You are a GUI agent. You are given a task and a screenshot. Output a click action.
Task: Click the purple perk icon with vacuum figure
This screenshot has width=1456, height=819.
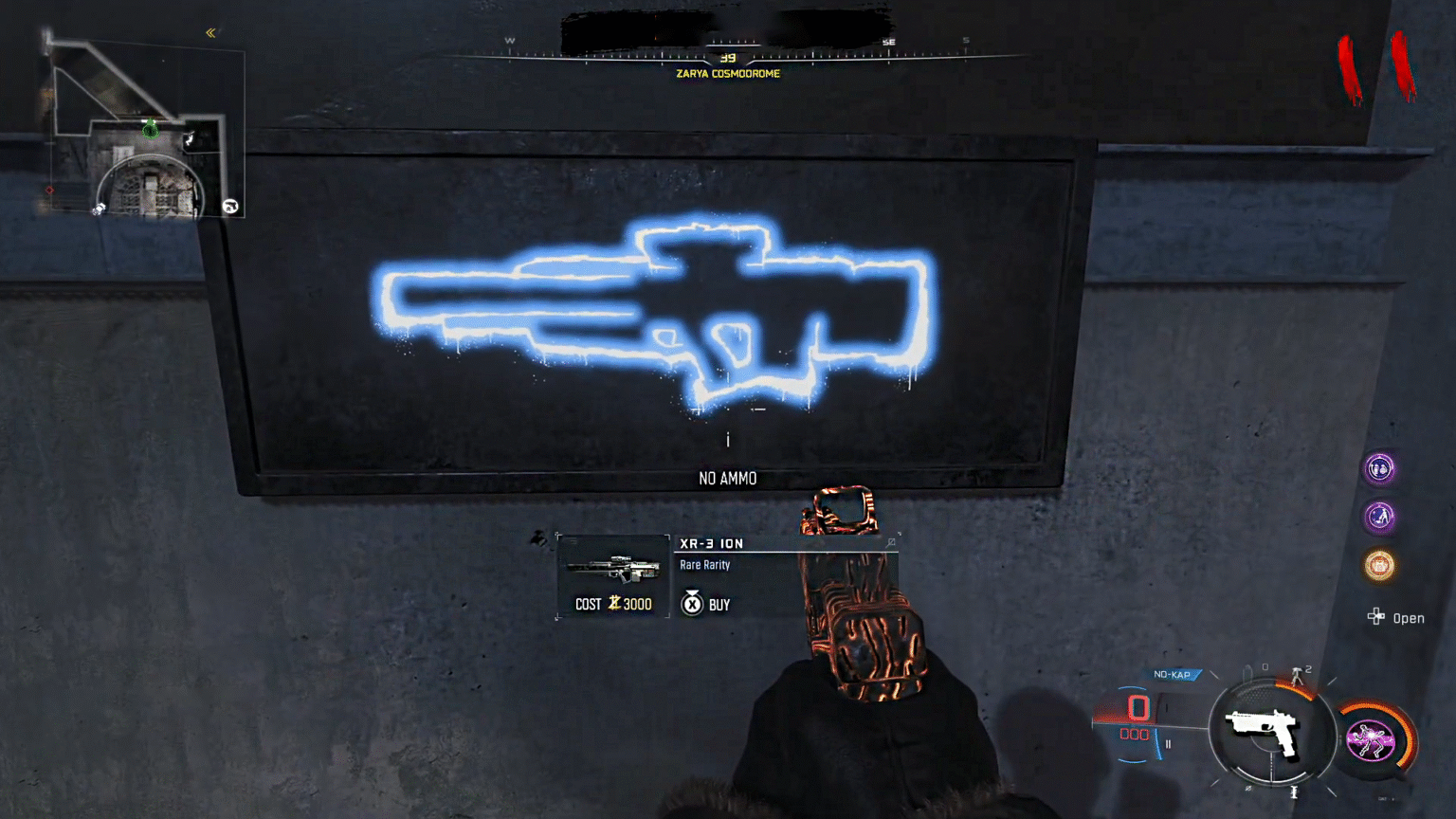(1379, 517)
